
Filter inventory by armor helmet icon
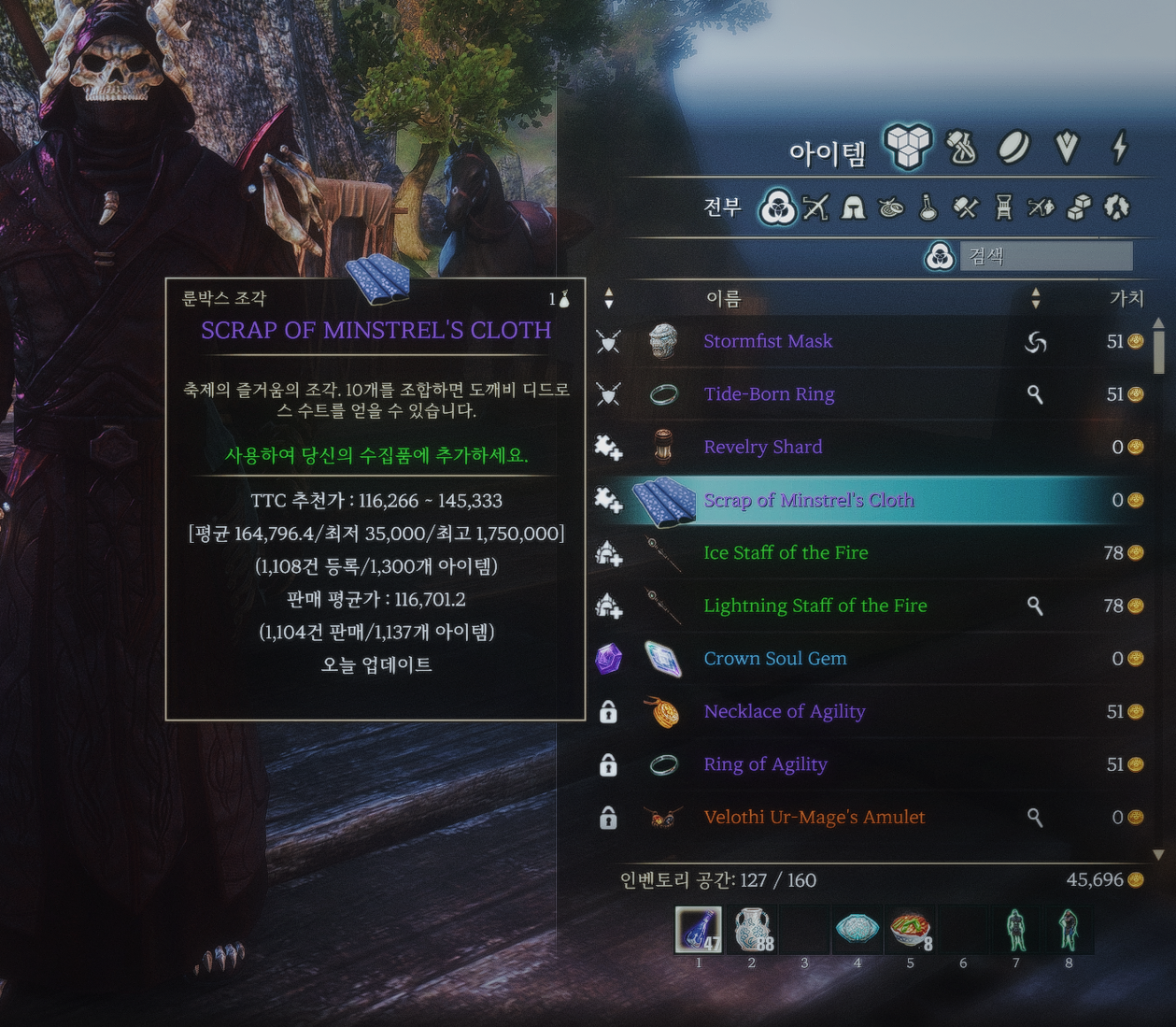tap(853, 207)
